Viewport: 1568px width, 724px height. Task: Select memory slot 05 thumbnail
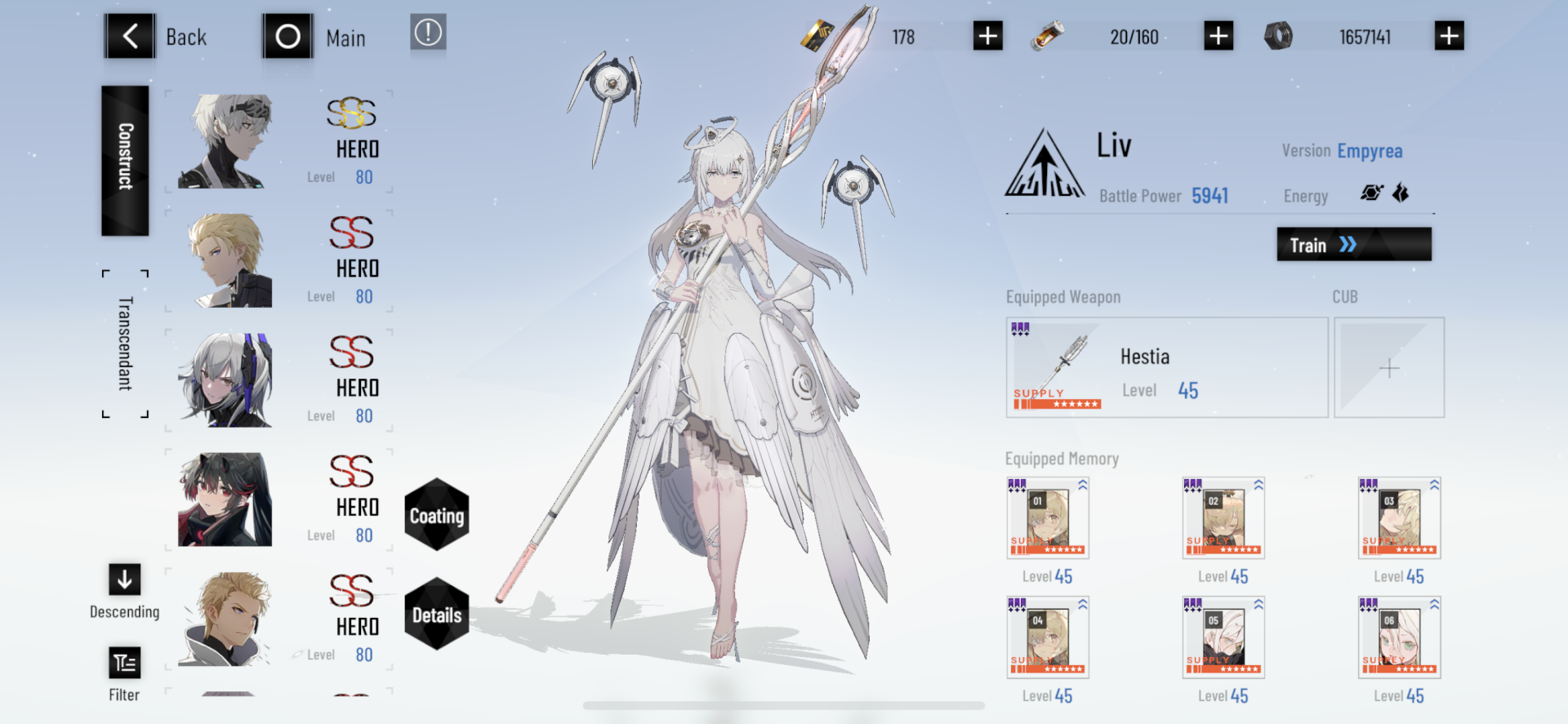[x=1223, y=638]
